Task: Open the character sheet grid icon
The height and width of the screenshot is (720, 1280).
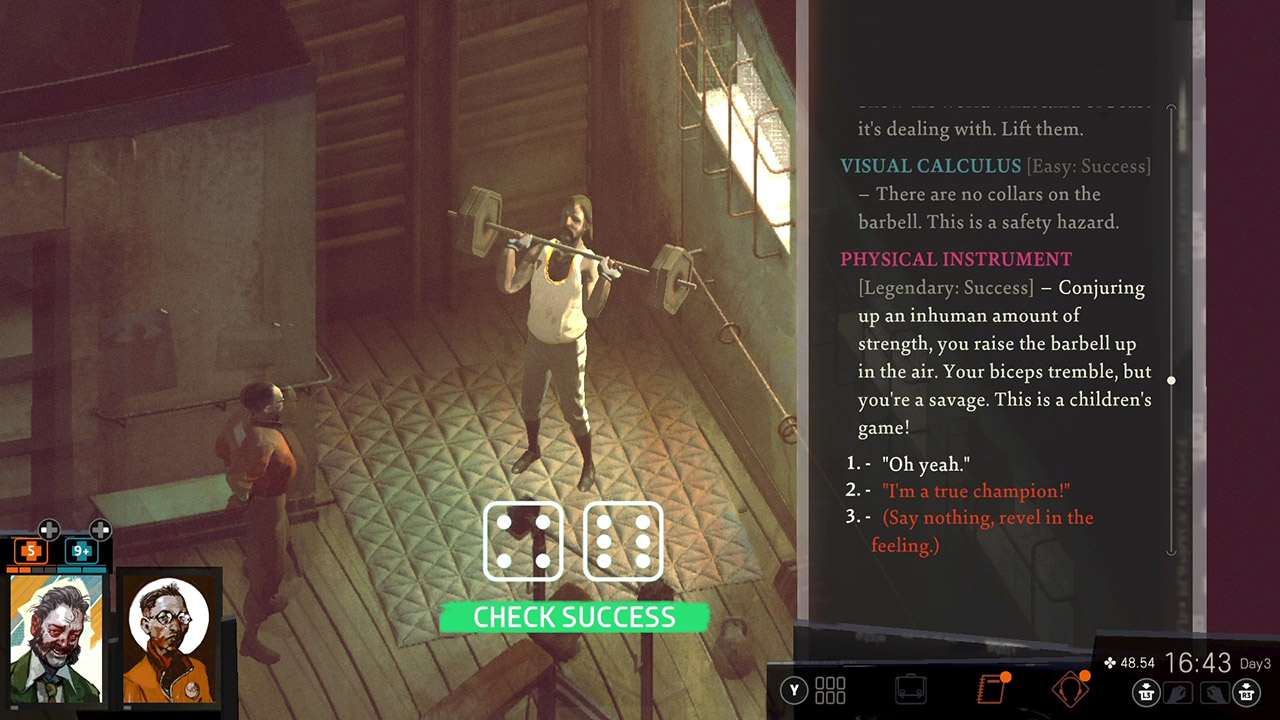Action: click(x=828, y=690)
